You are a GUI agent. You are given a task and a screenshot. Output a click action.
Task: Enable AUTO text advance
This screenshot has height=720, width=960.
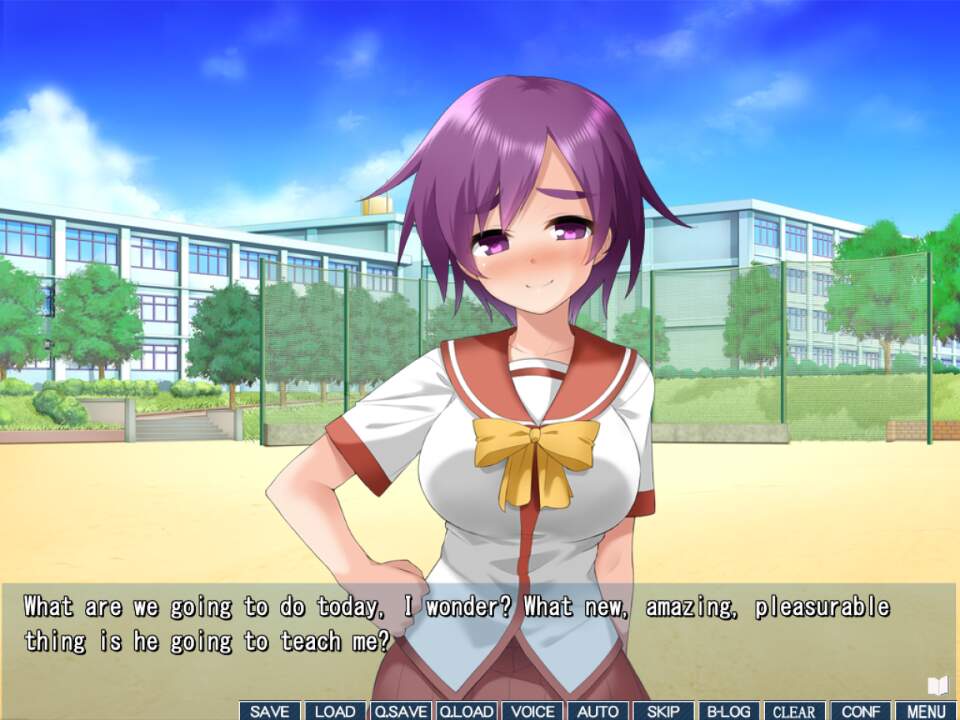click(x=598, y=711)
